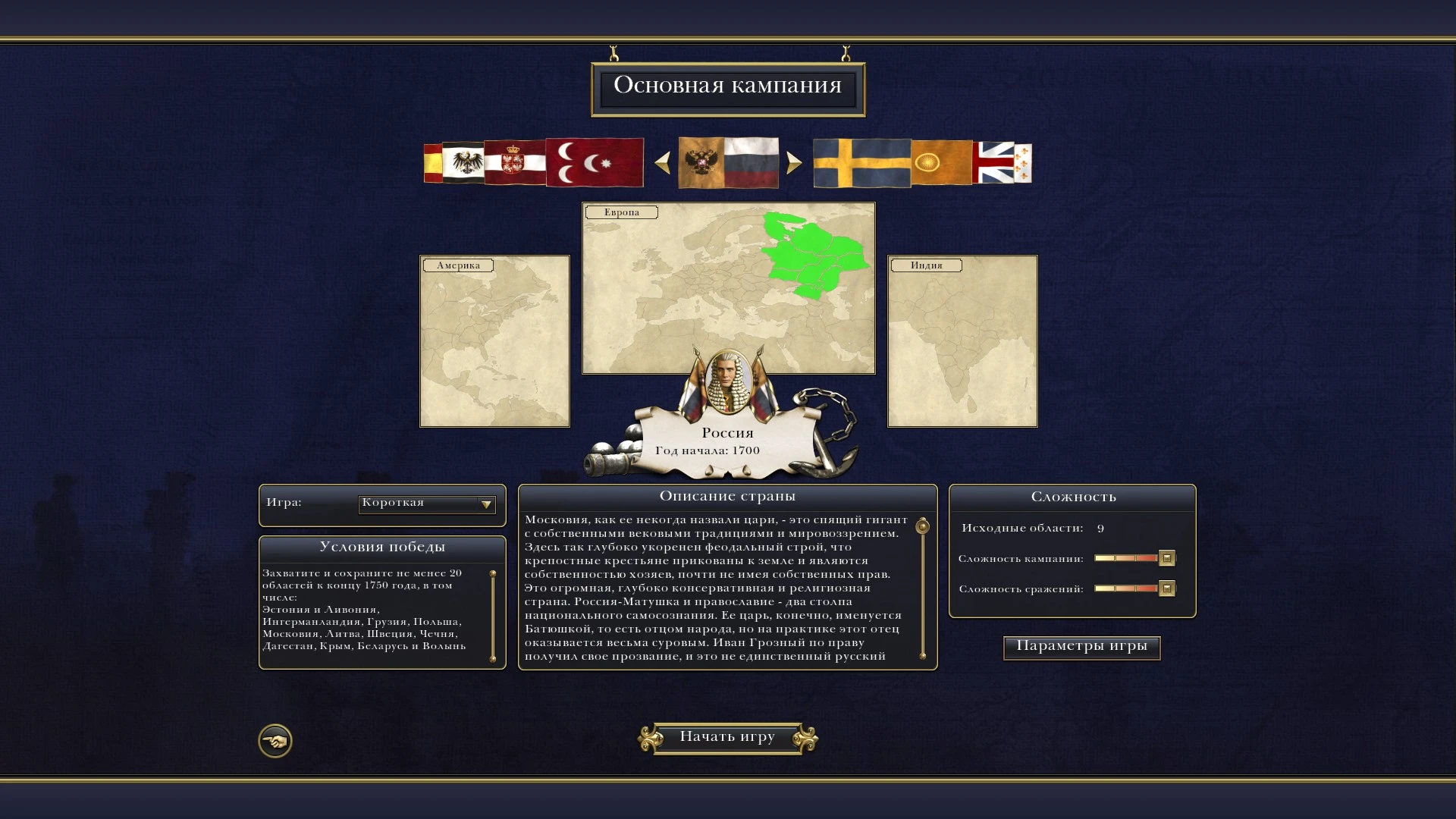
Task: Click the pointing hand back icon
Action: (275, 741)
